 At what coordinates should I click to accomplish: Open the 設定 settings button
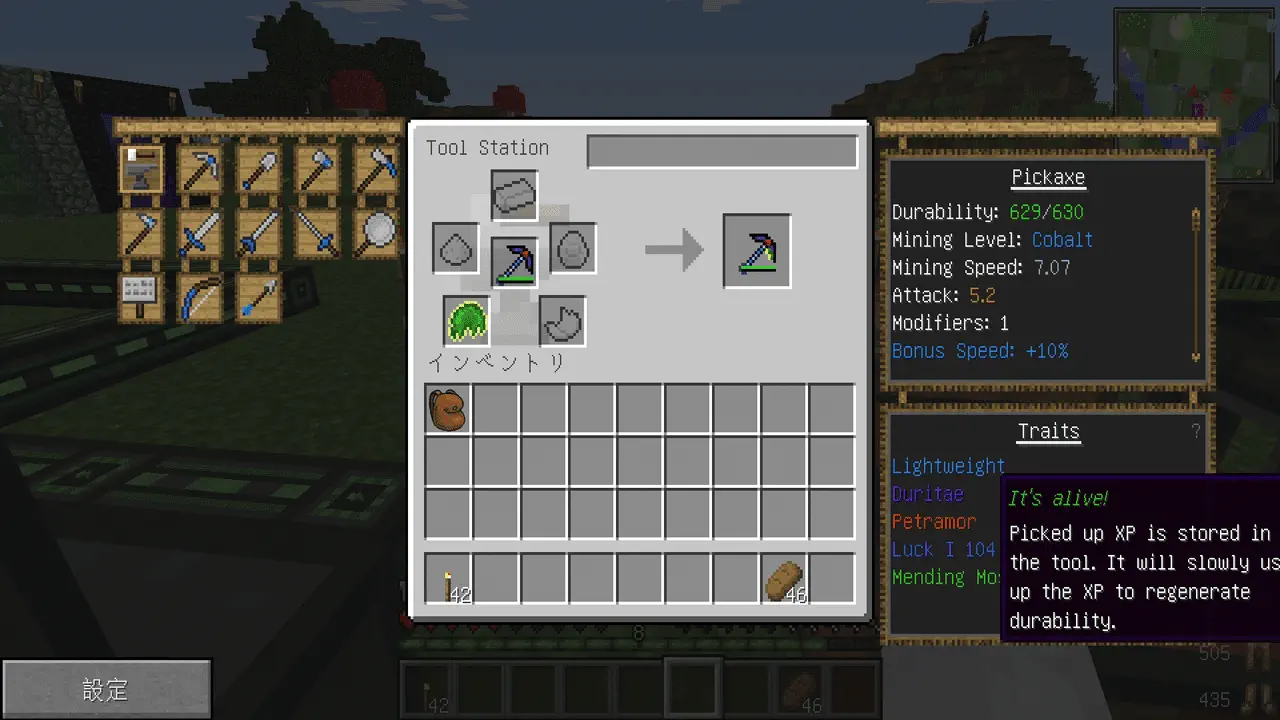tap(106, 689)
